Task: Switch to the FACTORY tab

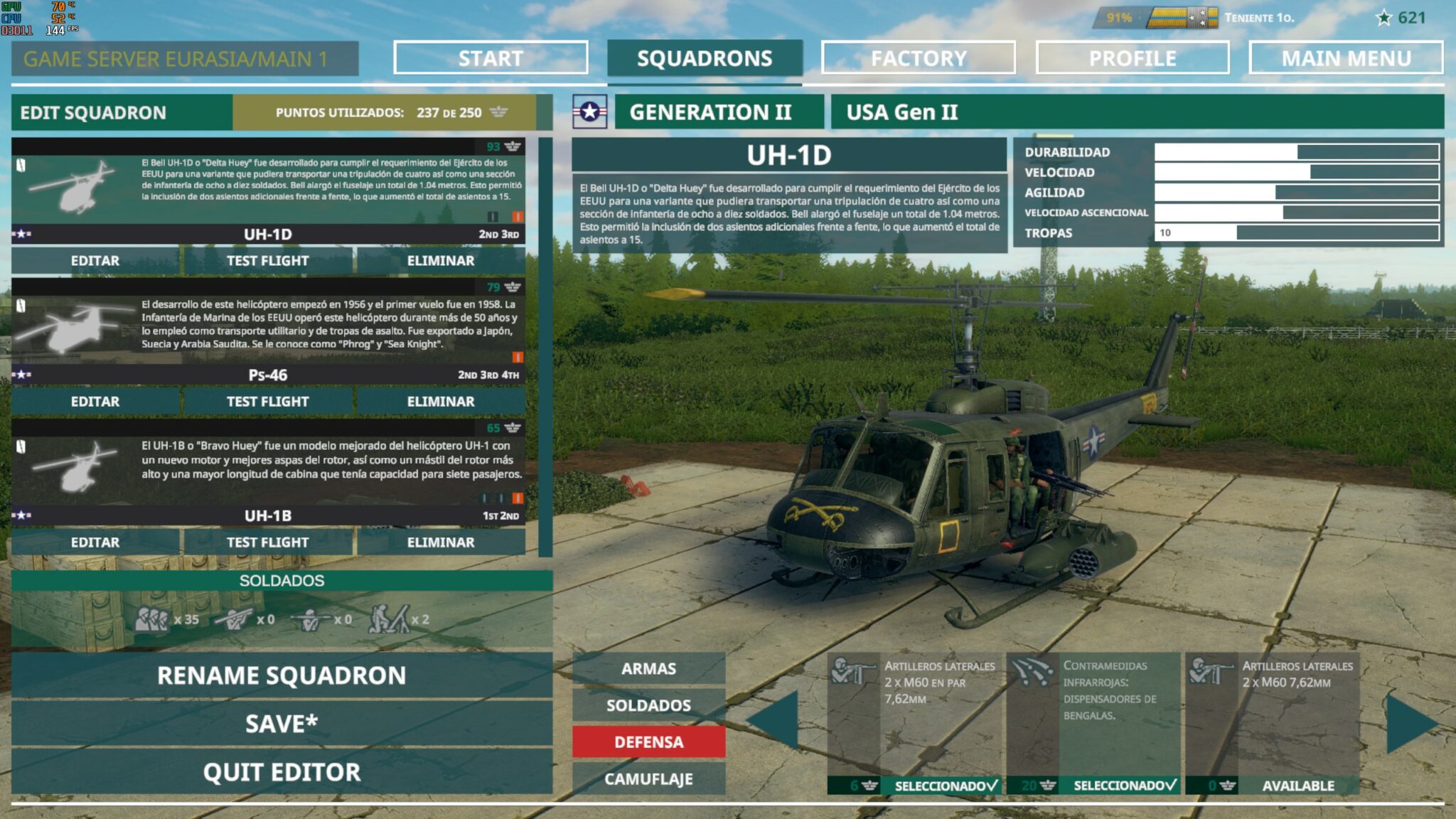Action: (917, 58)
